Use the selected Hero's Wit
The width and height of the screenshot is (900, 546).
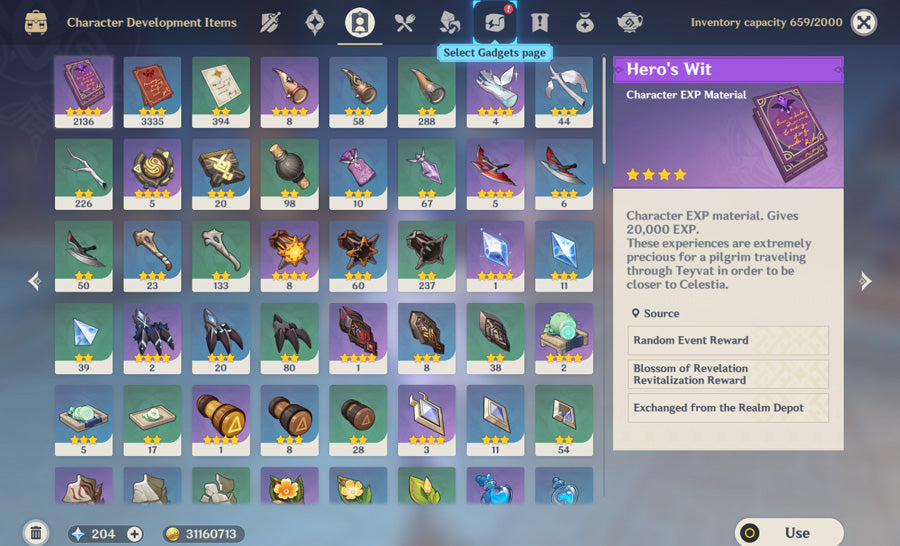point(789,532)
